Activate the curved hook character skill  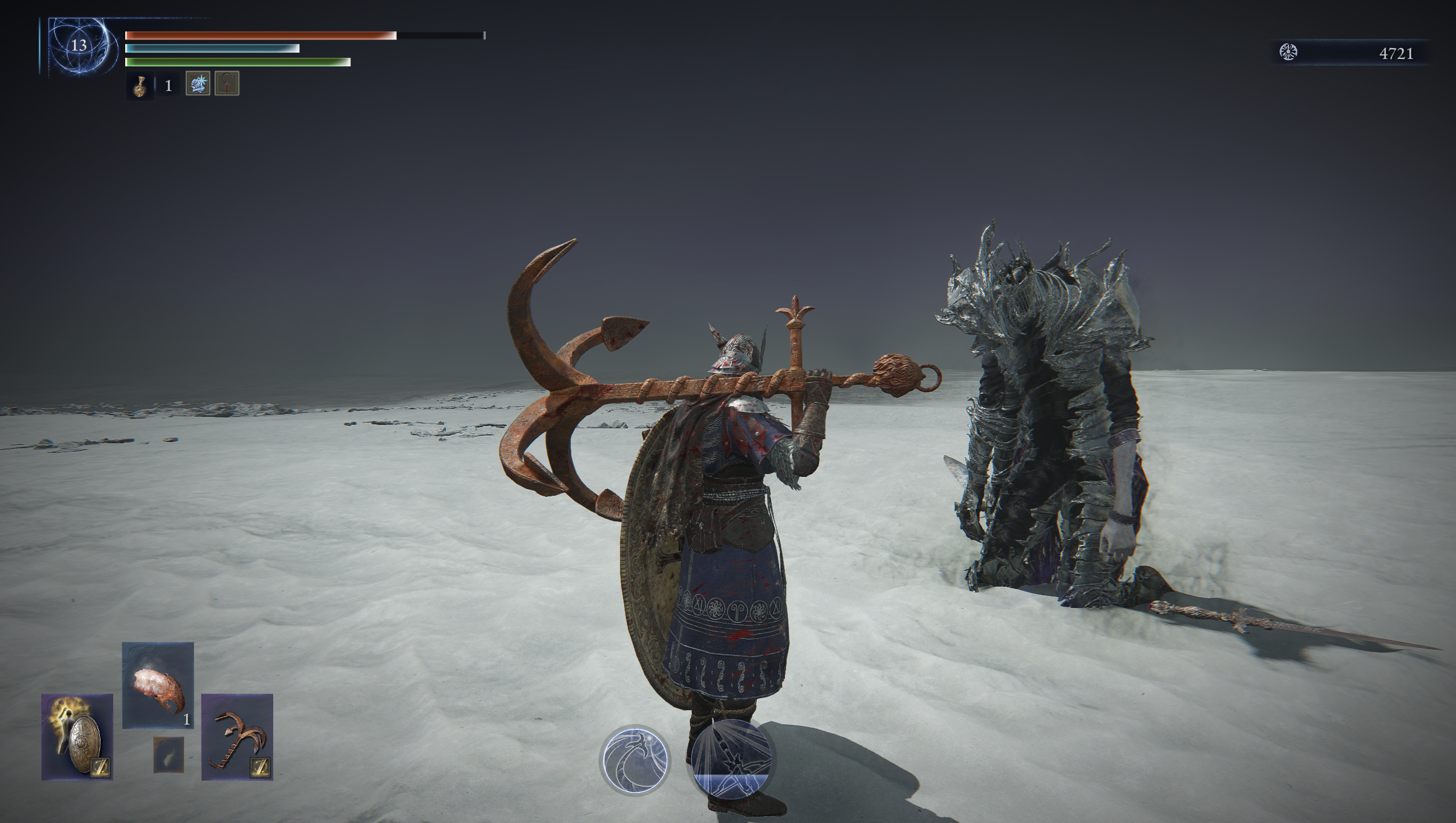635,760
